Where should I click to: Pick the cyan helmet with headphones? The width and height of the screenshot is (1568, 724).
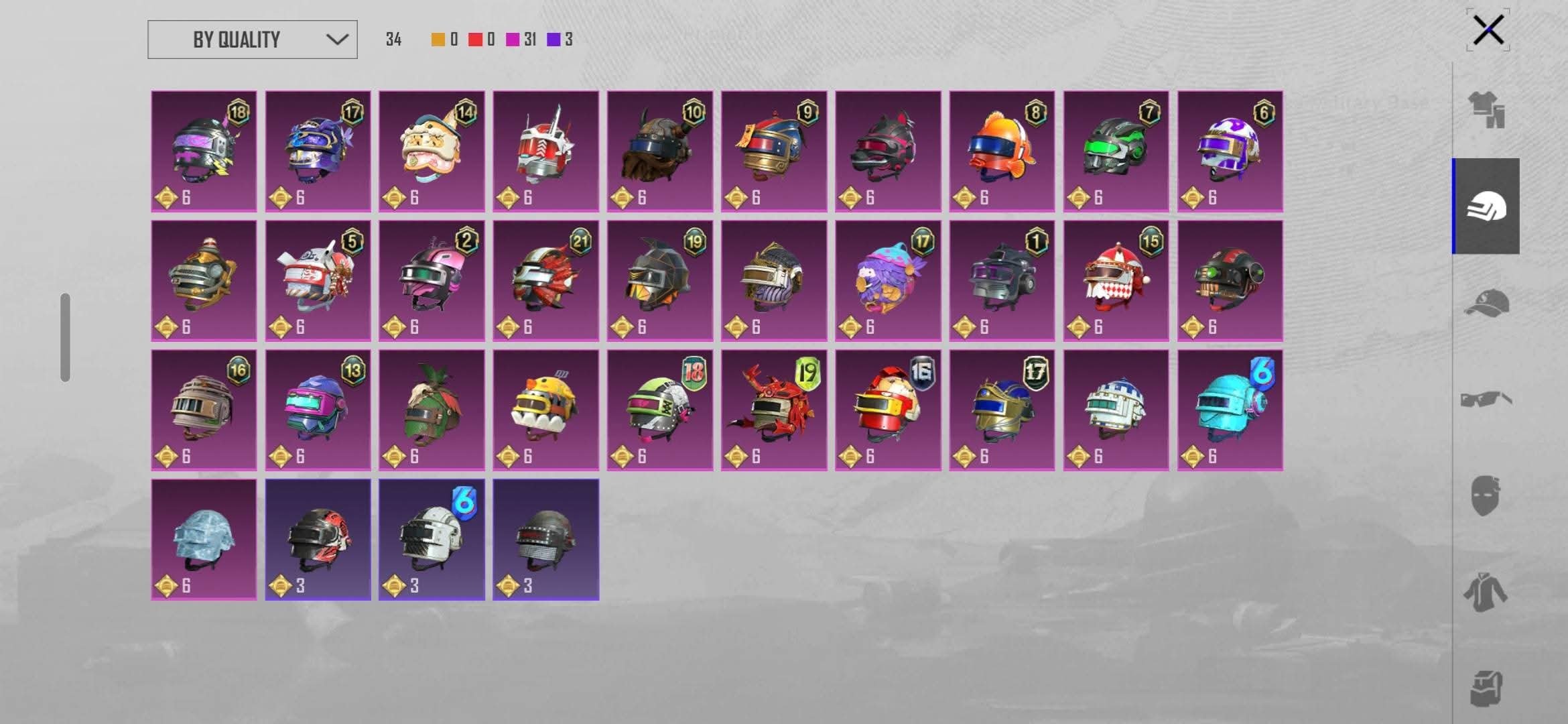tap(1230, 410)
